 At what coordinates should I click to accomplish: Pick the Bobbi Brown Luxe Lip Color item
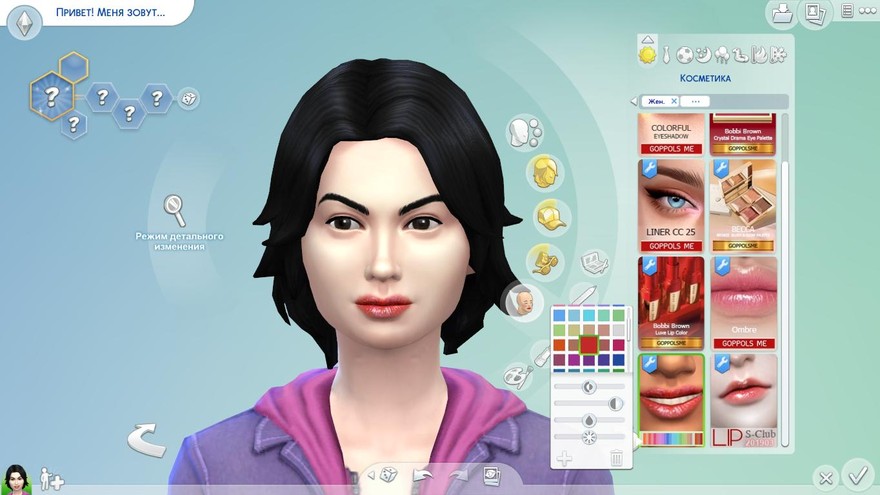[671, 301]
